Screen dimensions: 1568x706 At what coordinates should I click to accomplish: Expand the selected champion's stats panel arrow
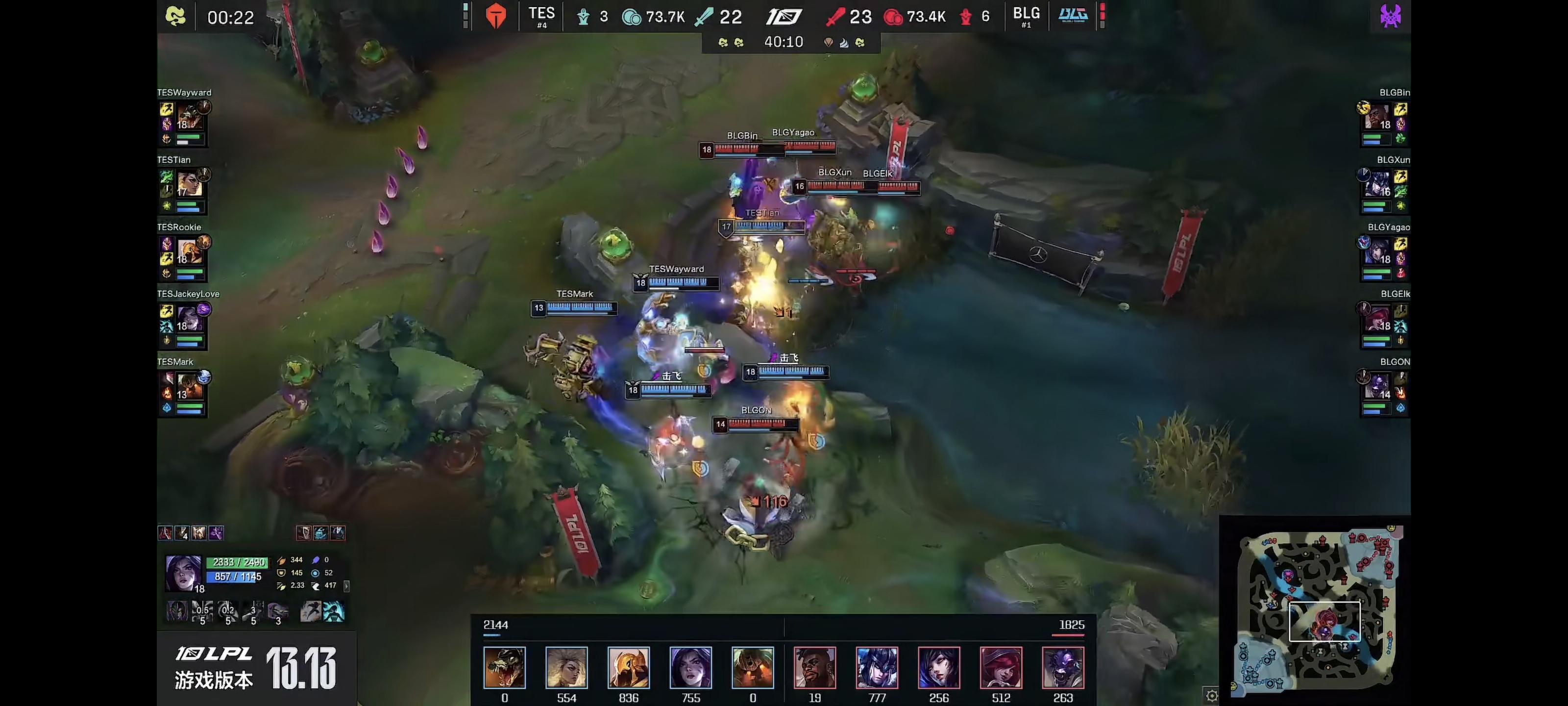[346, 586]
